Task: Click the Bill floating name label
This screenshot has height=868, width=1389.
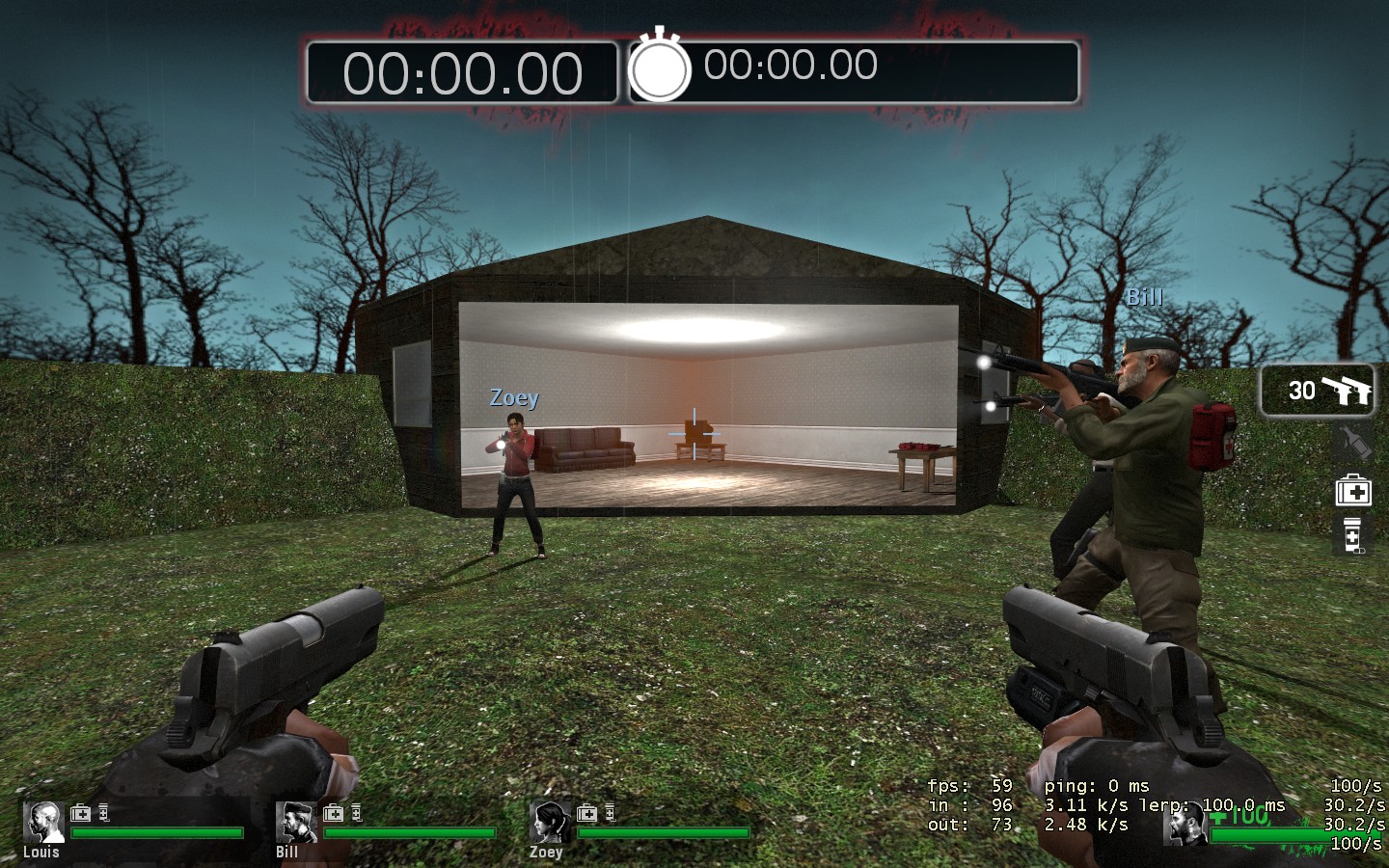Action: [x=1143, y=297]
